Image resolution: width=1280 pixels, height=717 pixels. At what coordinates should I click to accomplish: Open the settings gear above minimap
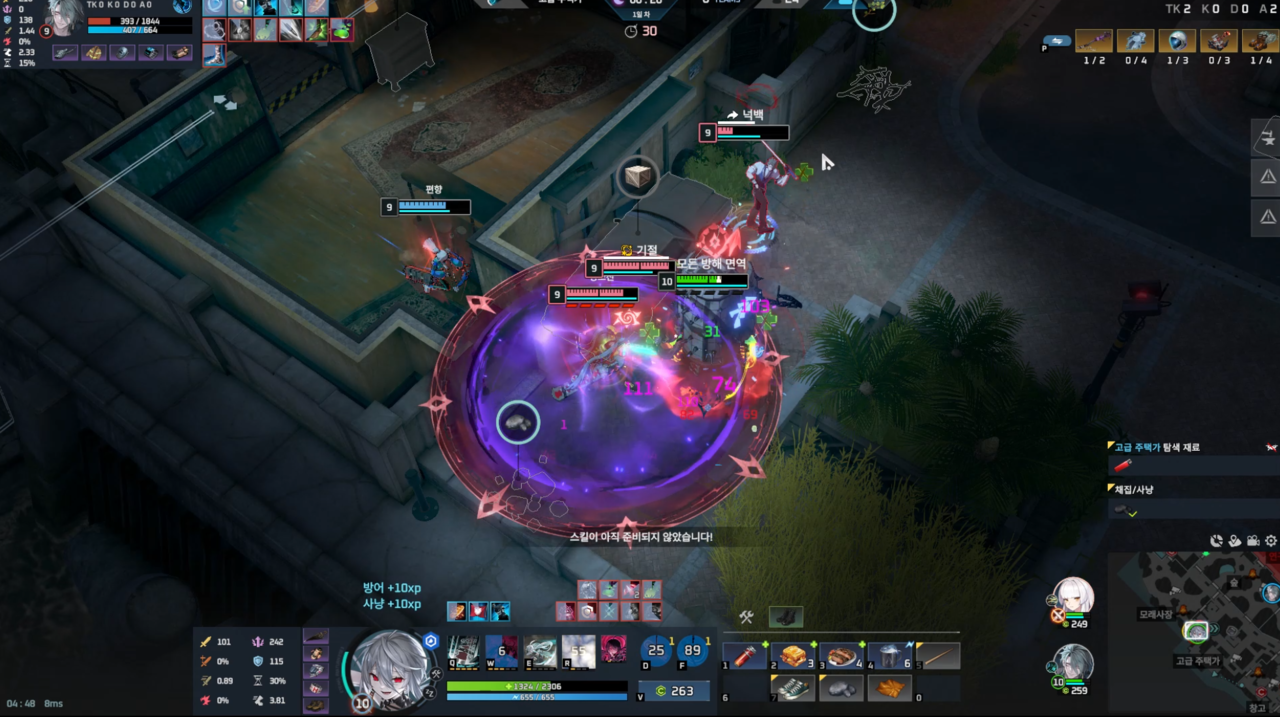click(x=1271, y=541)
